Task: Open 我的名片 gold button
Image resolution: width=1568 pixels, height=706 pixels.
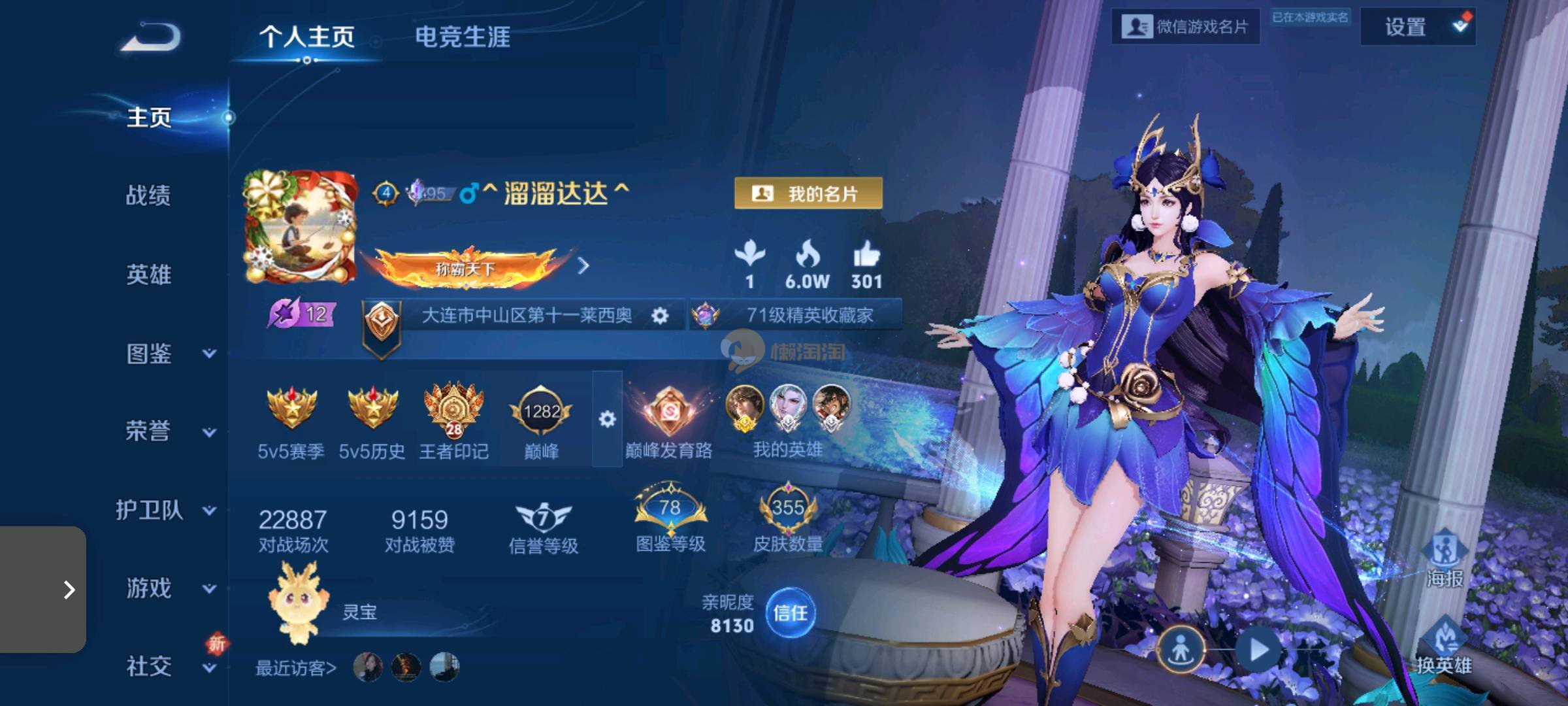Action: pos(808,193)
